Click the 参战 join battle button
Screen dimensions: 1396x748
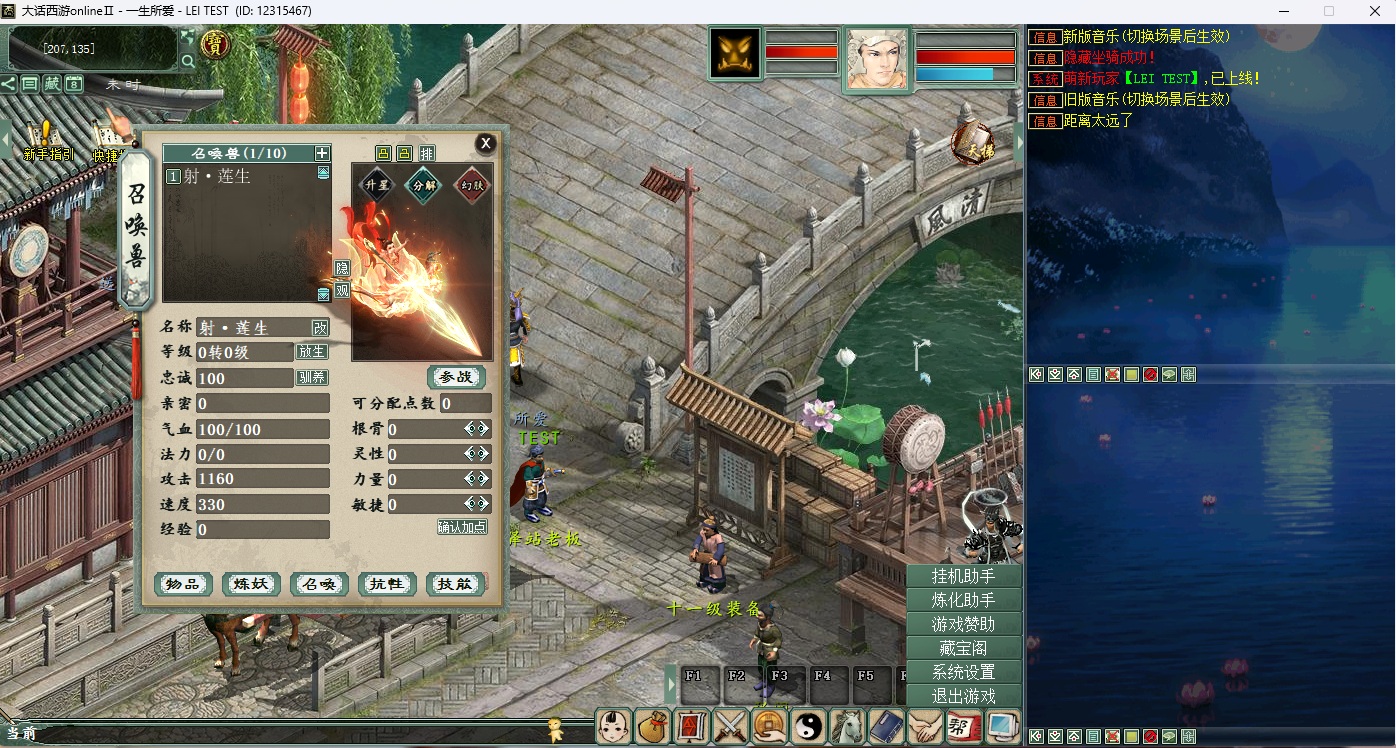(x=456, y=377)
